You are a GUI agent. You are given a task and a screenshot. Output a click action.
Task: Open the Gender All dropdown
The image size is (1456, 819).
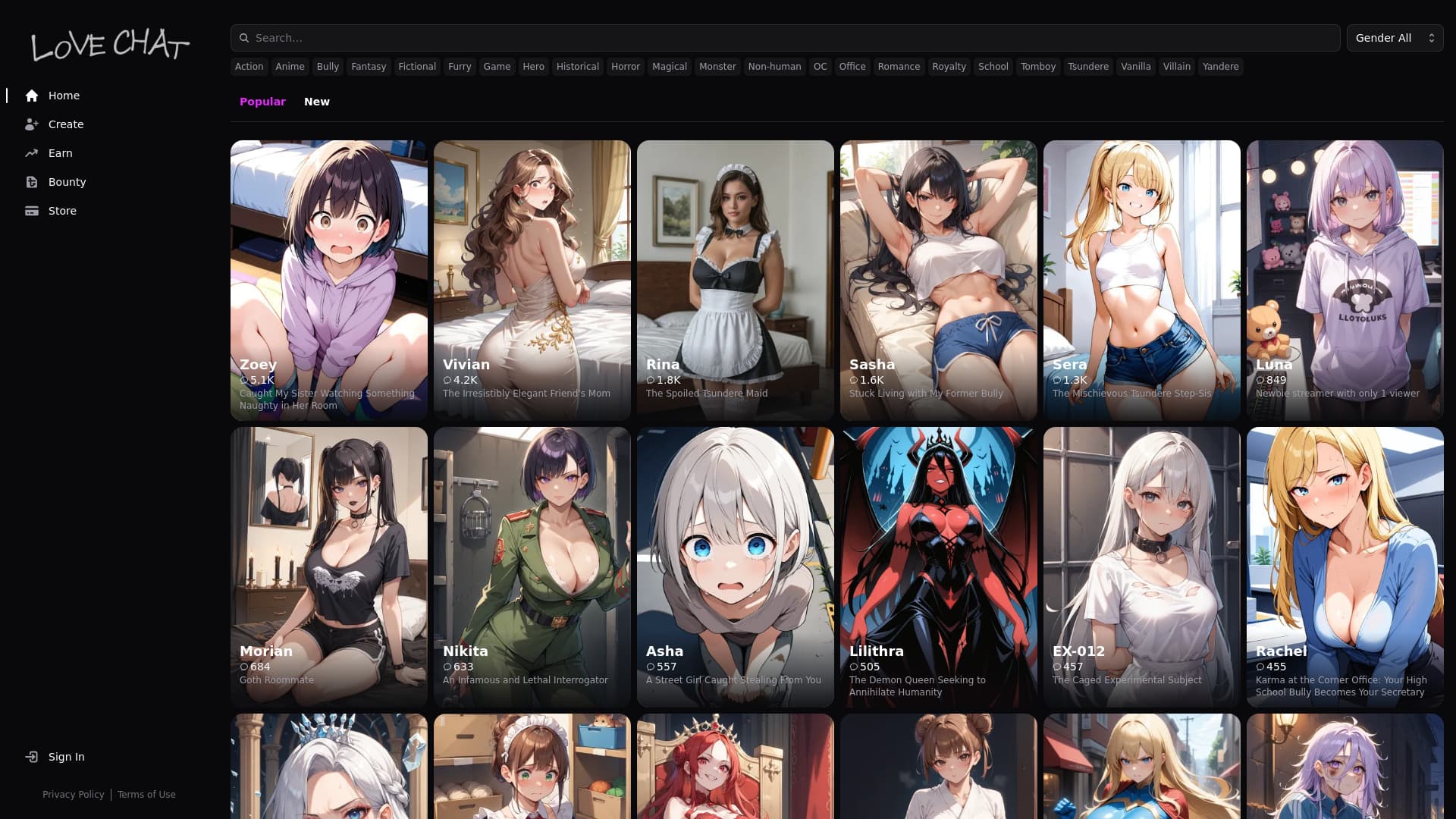[1394, 37]
